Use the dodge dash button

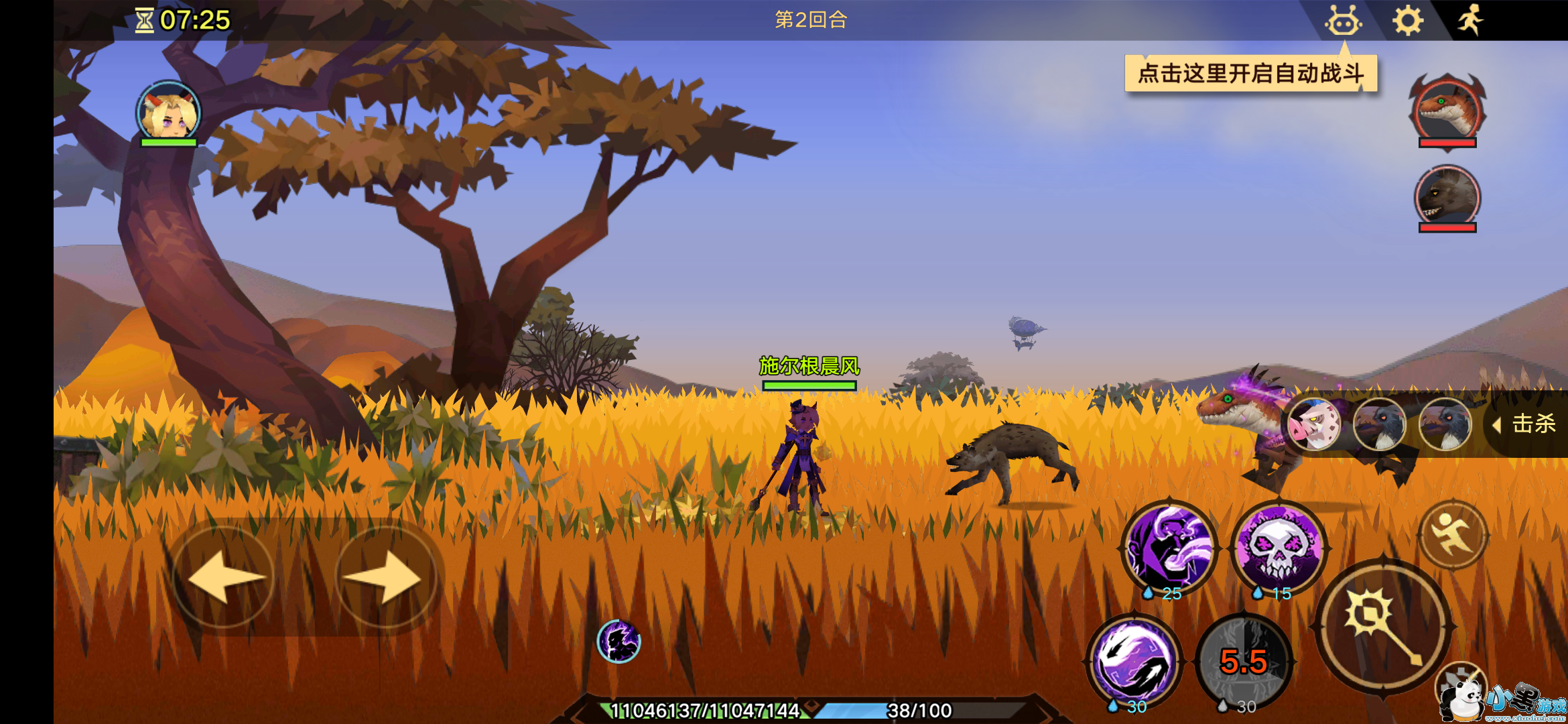1453,534
